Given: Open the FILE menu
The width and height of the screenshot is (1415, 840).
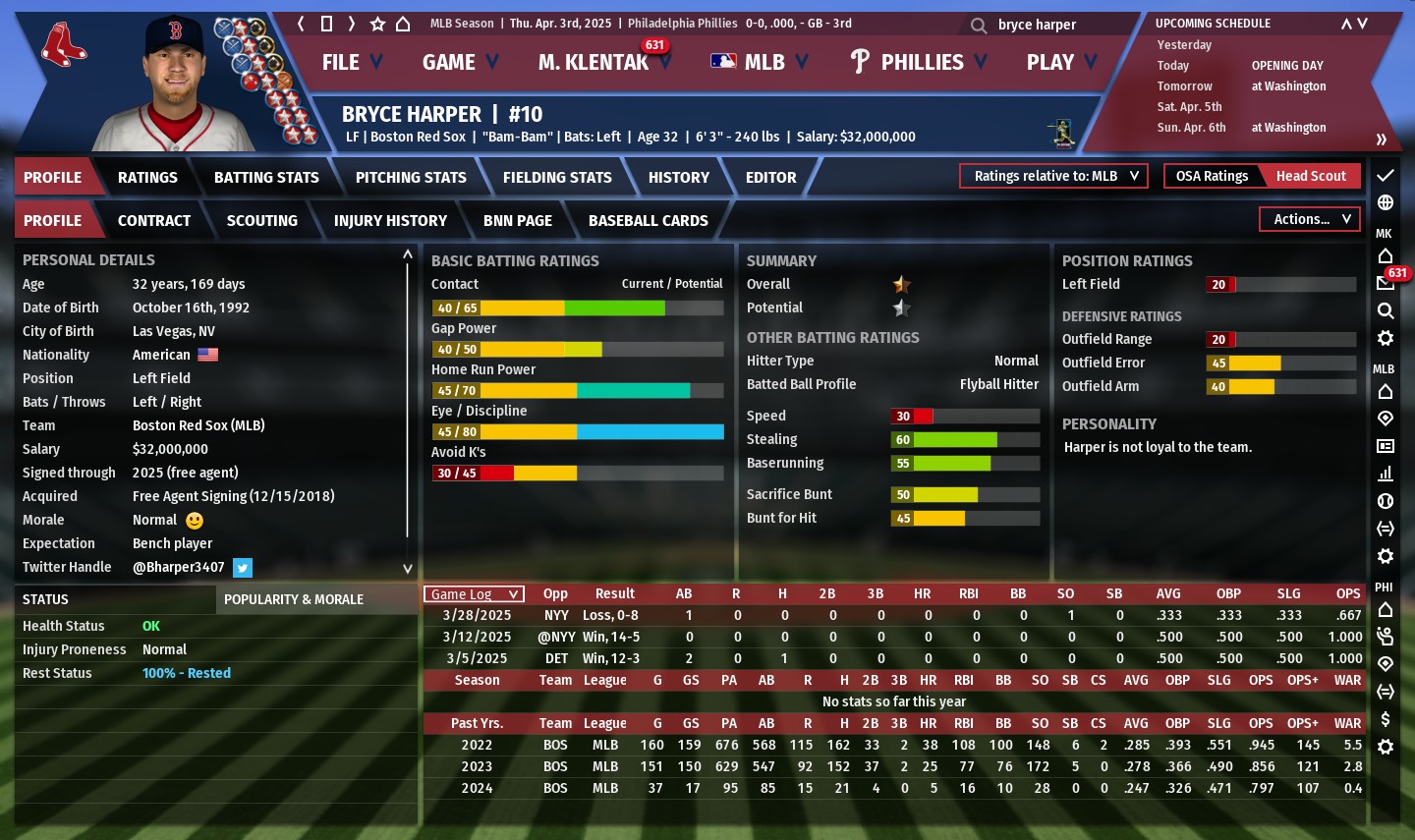Looking at the screenshot, I should pyautogui.click(x=352, y=62).
